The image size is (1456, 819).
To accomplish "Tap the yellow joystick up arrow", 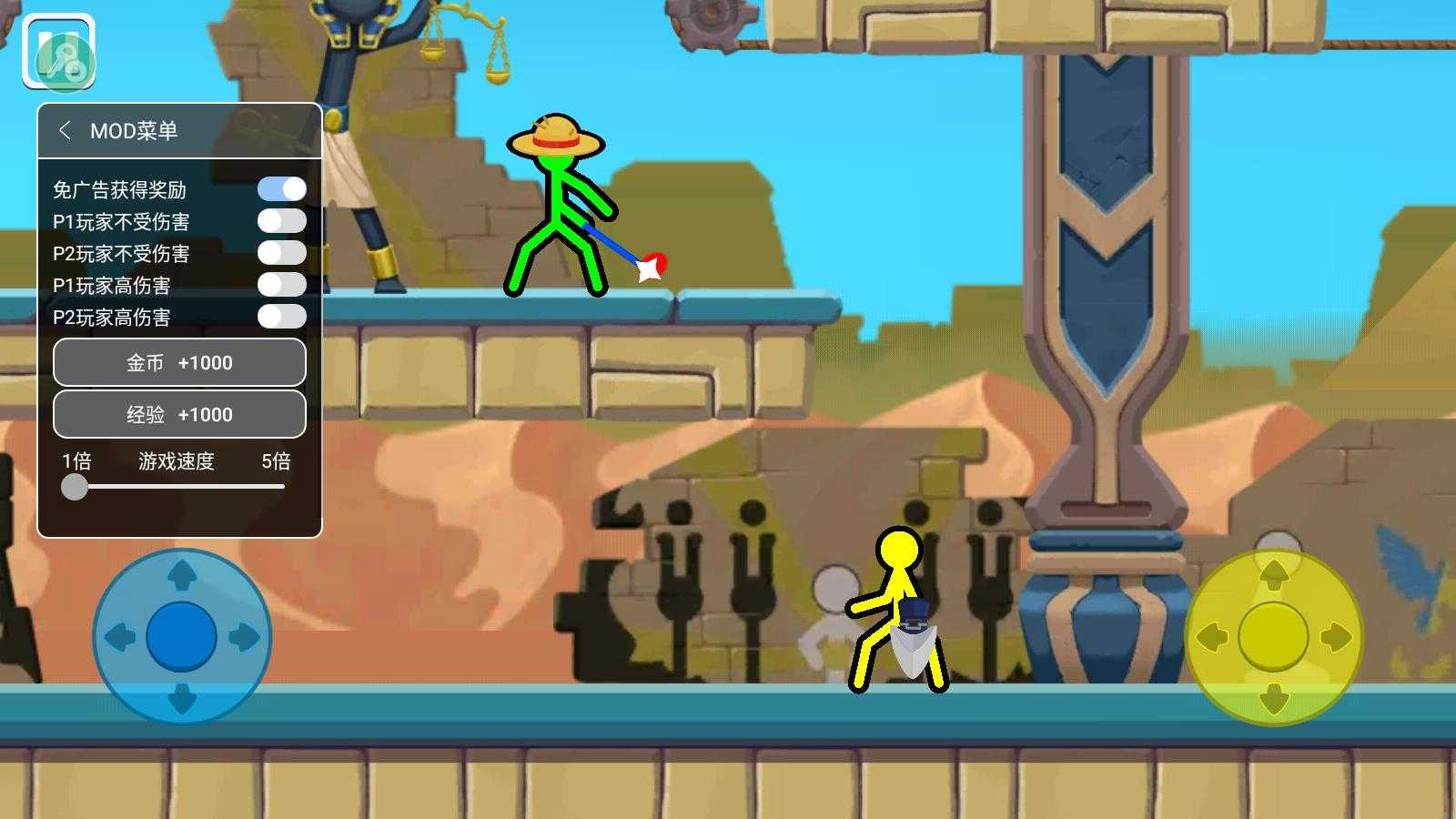I will coord(1273,574).
